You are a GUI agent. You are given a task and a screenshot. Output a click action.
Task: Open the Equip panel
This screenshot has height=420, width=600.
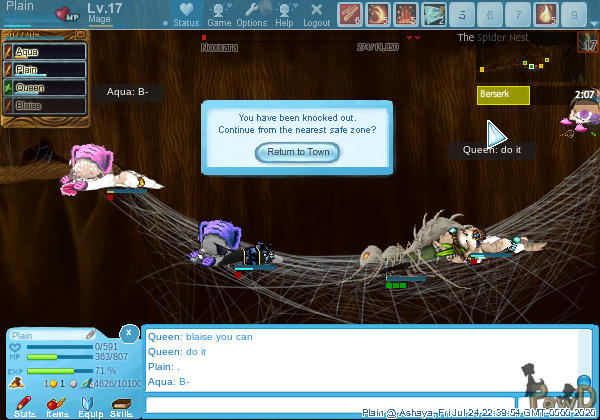click(x=90, y=406)
